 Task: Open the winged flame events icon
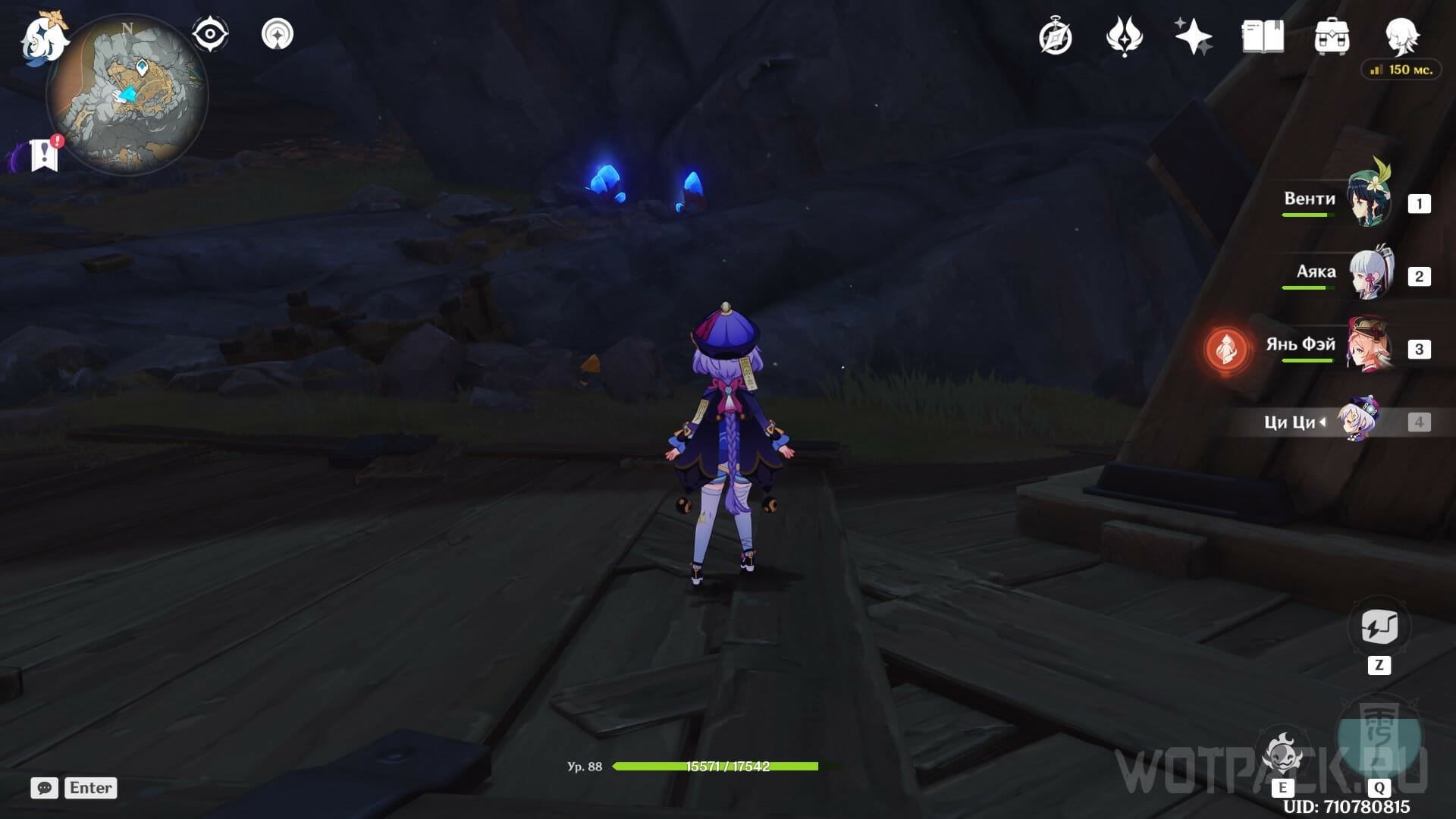pos(1124,36)
